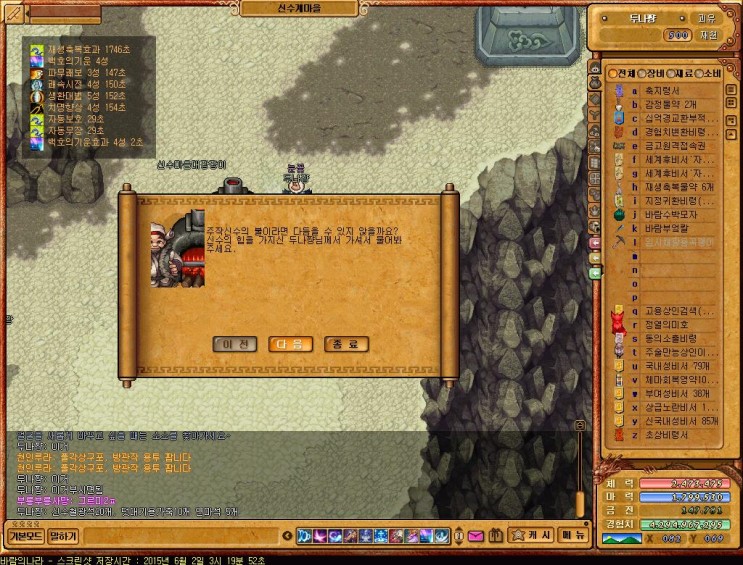Close the dialogue with 종료 button
The height and width of the screenshot is (565, 743).
click(347, 344)
